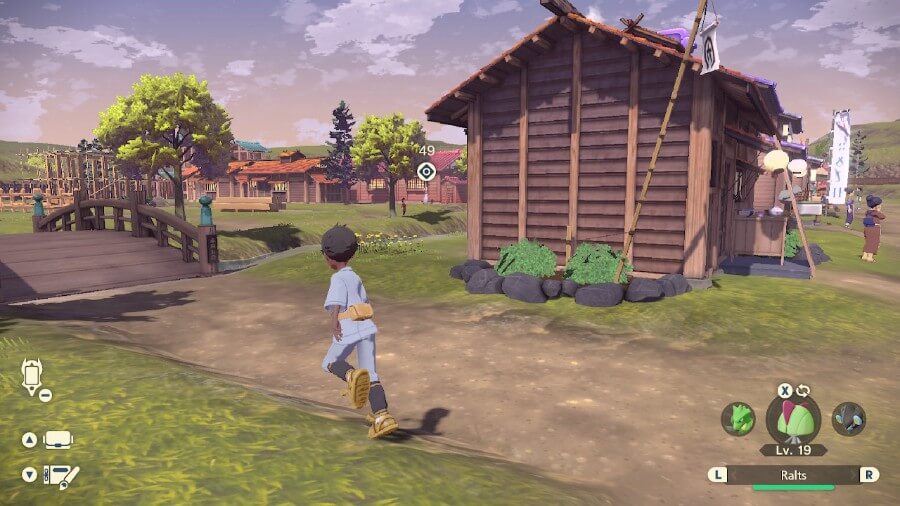This screenshot has height=506, width=900.
Task: Toggle the swap arrows above Ralts
Action: 802,390
